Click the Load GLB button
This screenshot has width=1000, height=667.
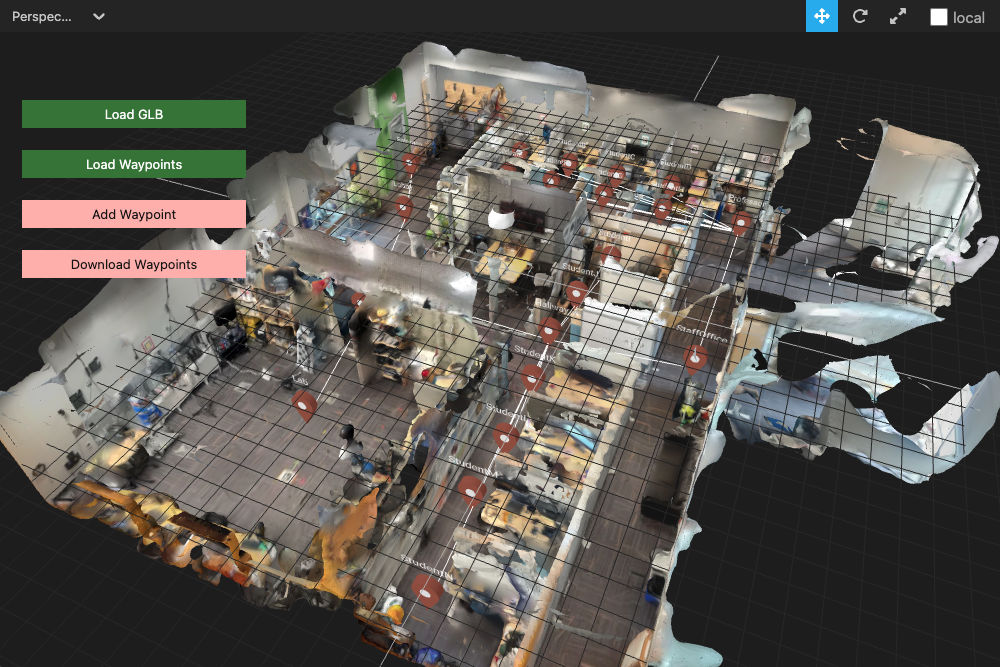pyautogui.click(x=134, y=114)
